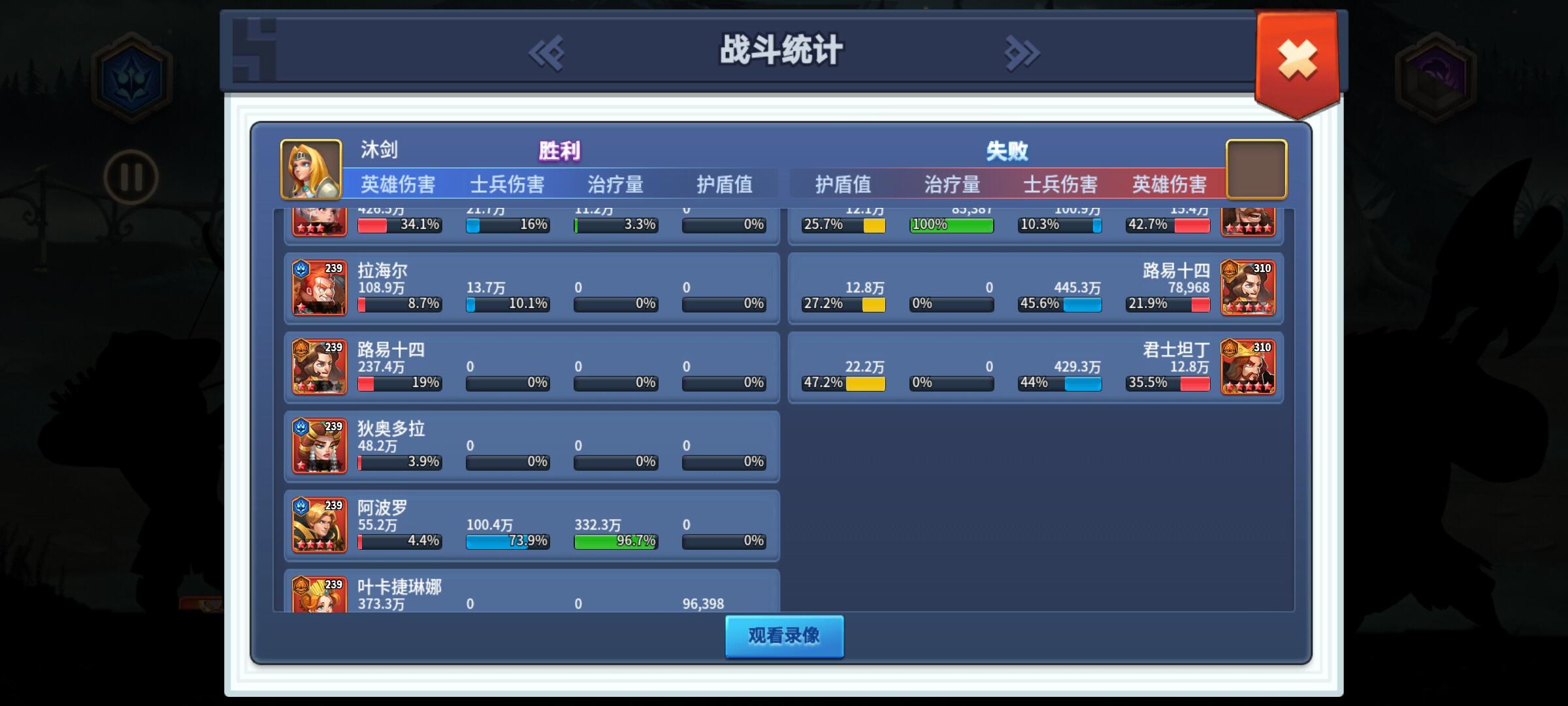Click 阿波罗's green healing progress bar
This screenshot has height=706, width=1568.
615,541
